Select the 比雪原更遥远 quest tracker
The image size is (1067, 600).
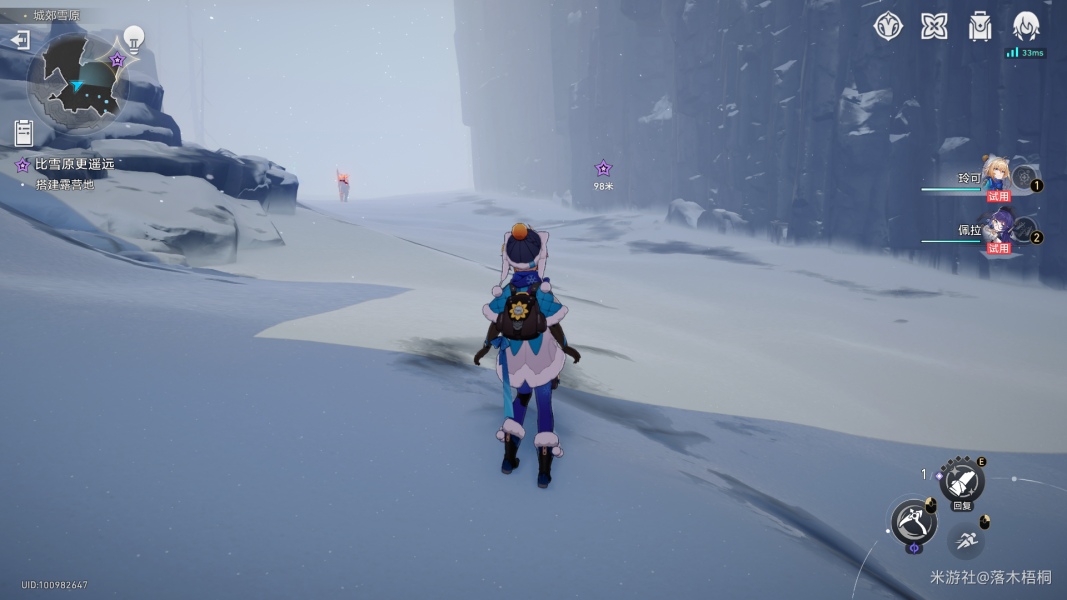tap(74, 164)
